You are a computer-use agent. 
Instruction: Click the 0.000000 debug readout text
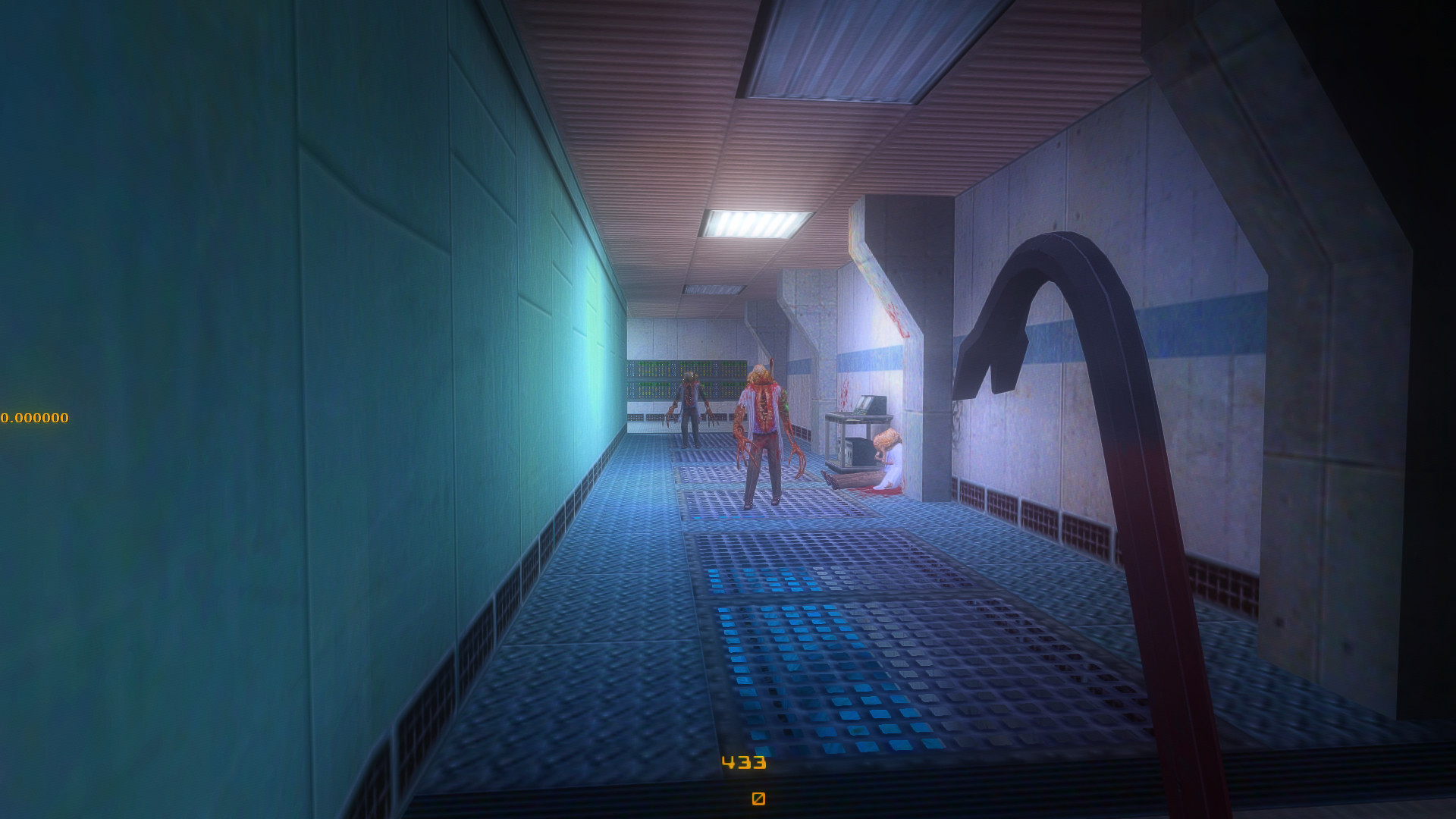tap(34, 416)
